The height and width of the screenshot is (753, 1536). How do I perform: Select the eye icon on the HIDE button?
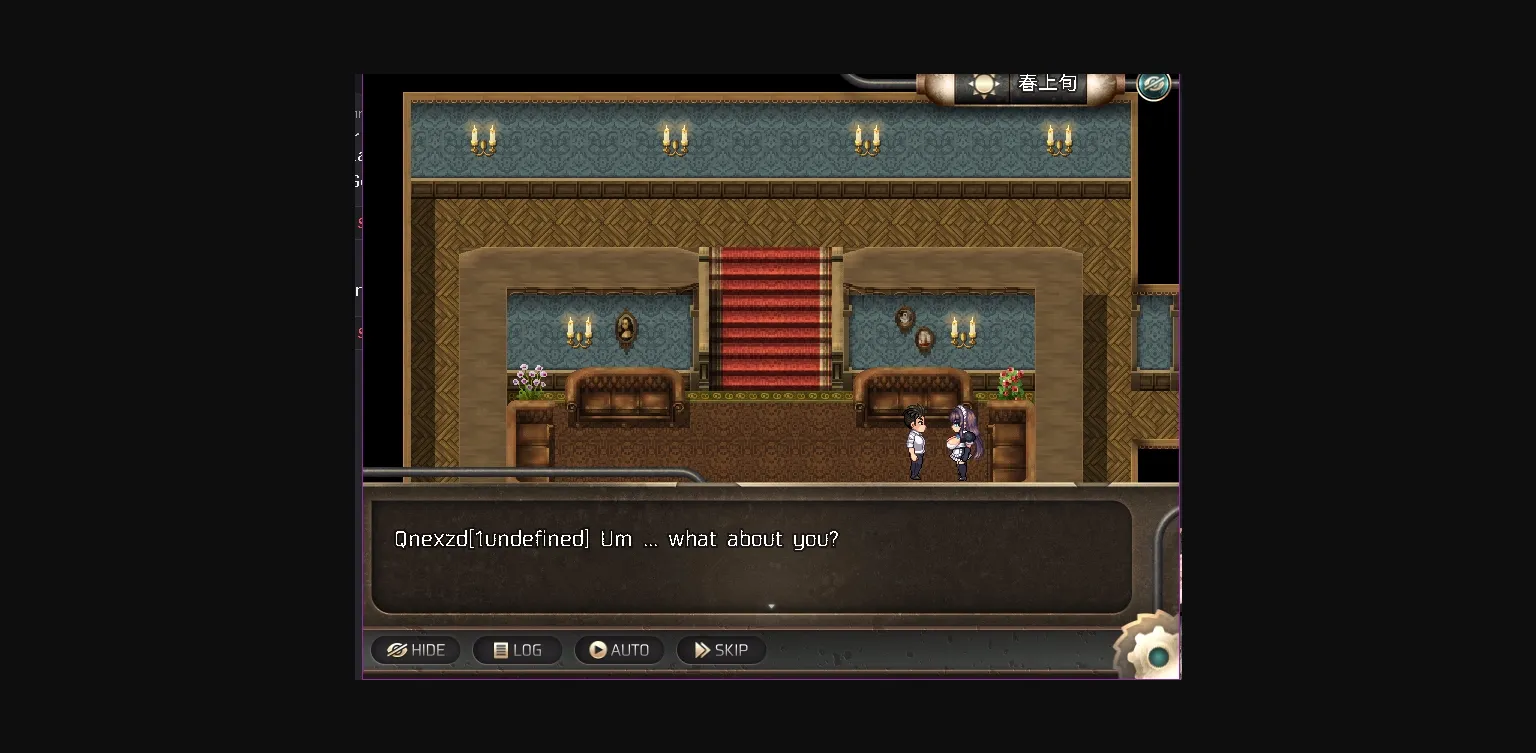coord(397,650)
